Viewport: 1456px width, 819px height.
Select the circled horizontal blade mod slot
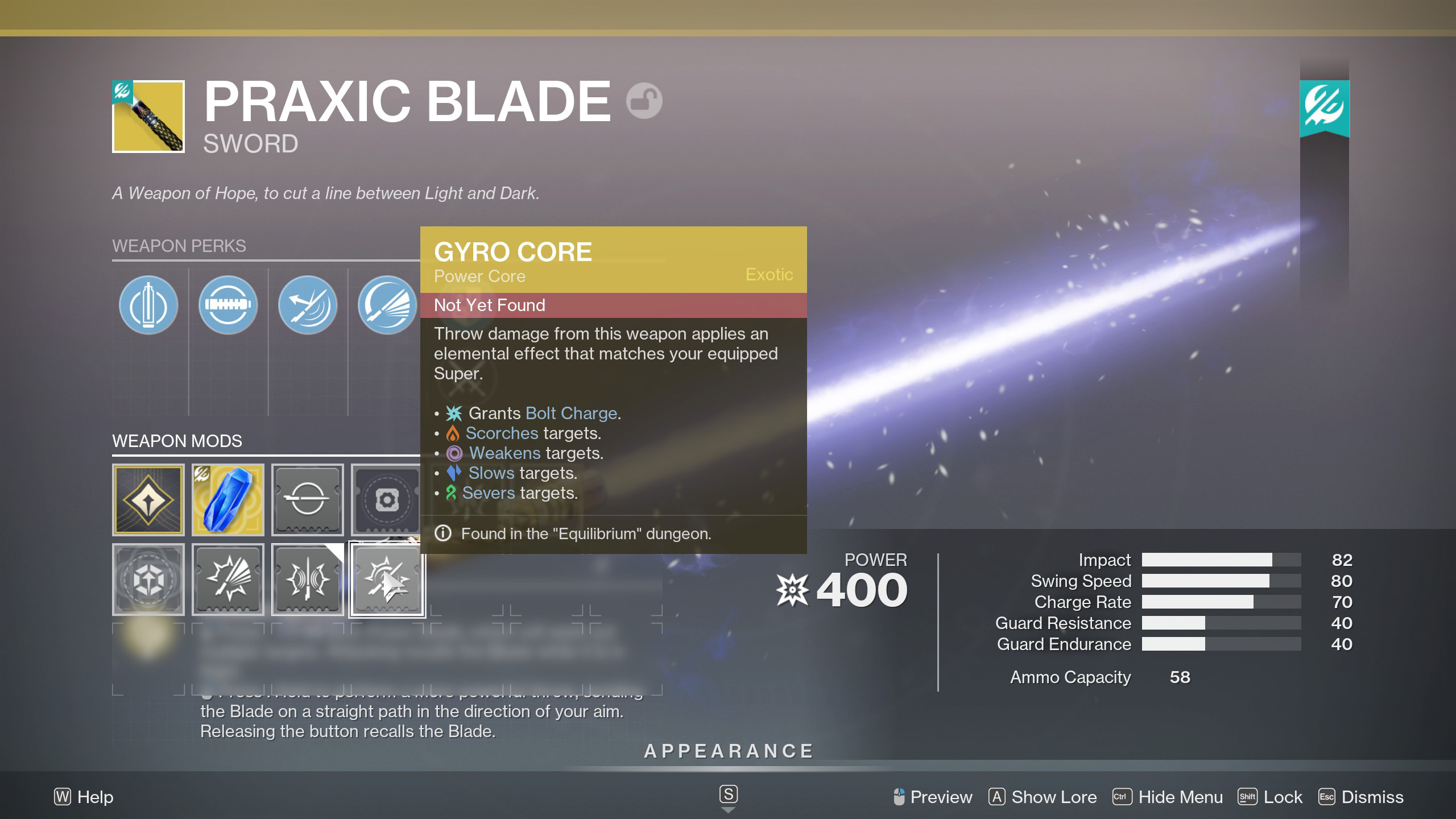tap(307, 500)
